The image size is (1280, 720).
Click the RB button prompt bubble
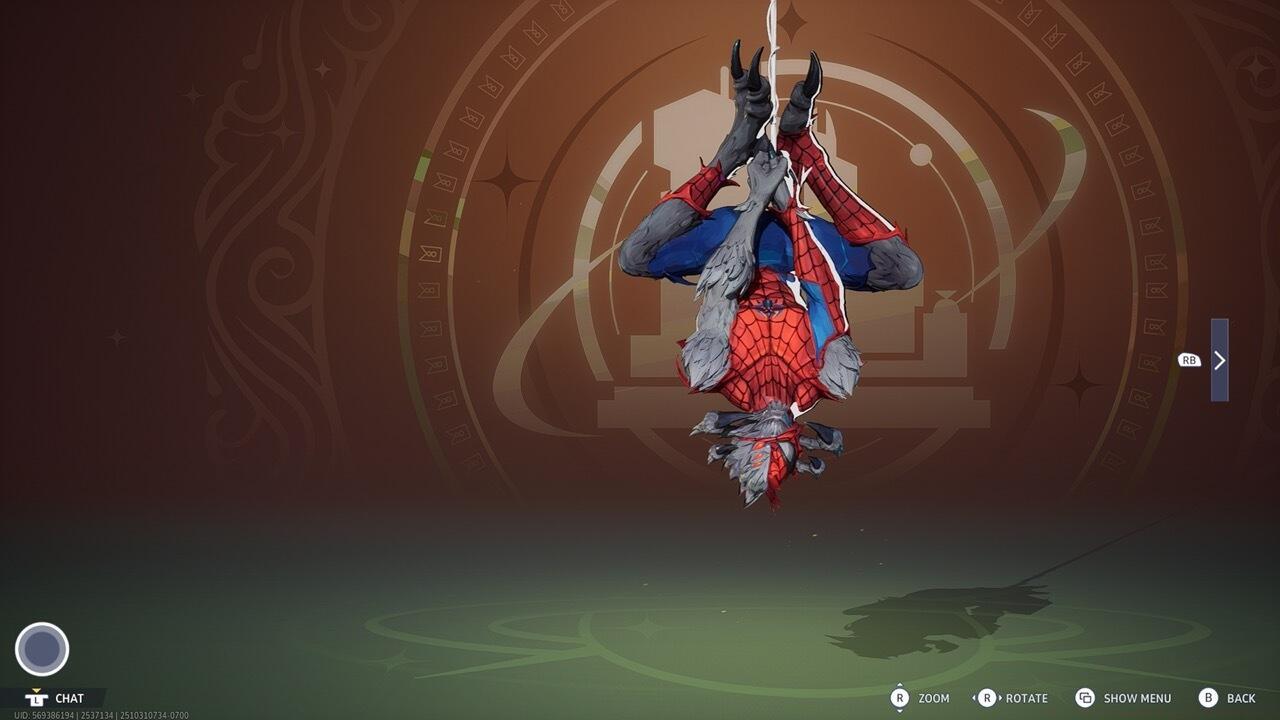1188,359
